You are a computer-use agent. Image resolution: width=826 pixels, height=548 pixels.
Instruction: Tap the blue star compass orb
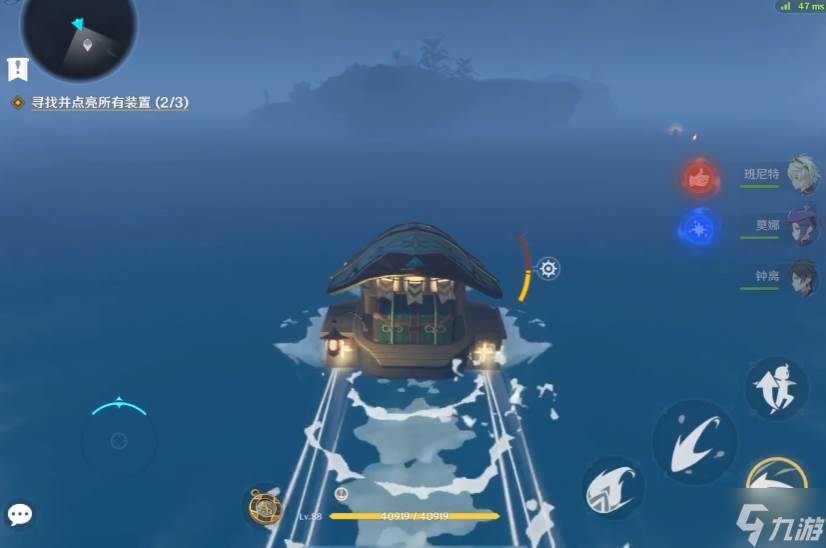[x=699, y=229]
